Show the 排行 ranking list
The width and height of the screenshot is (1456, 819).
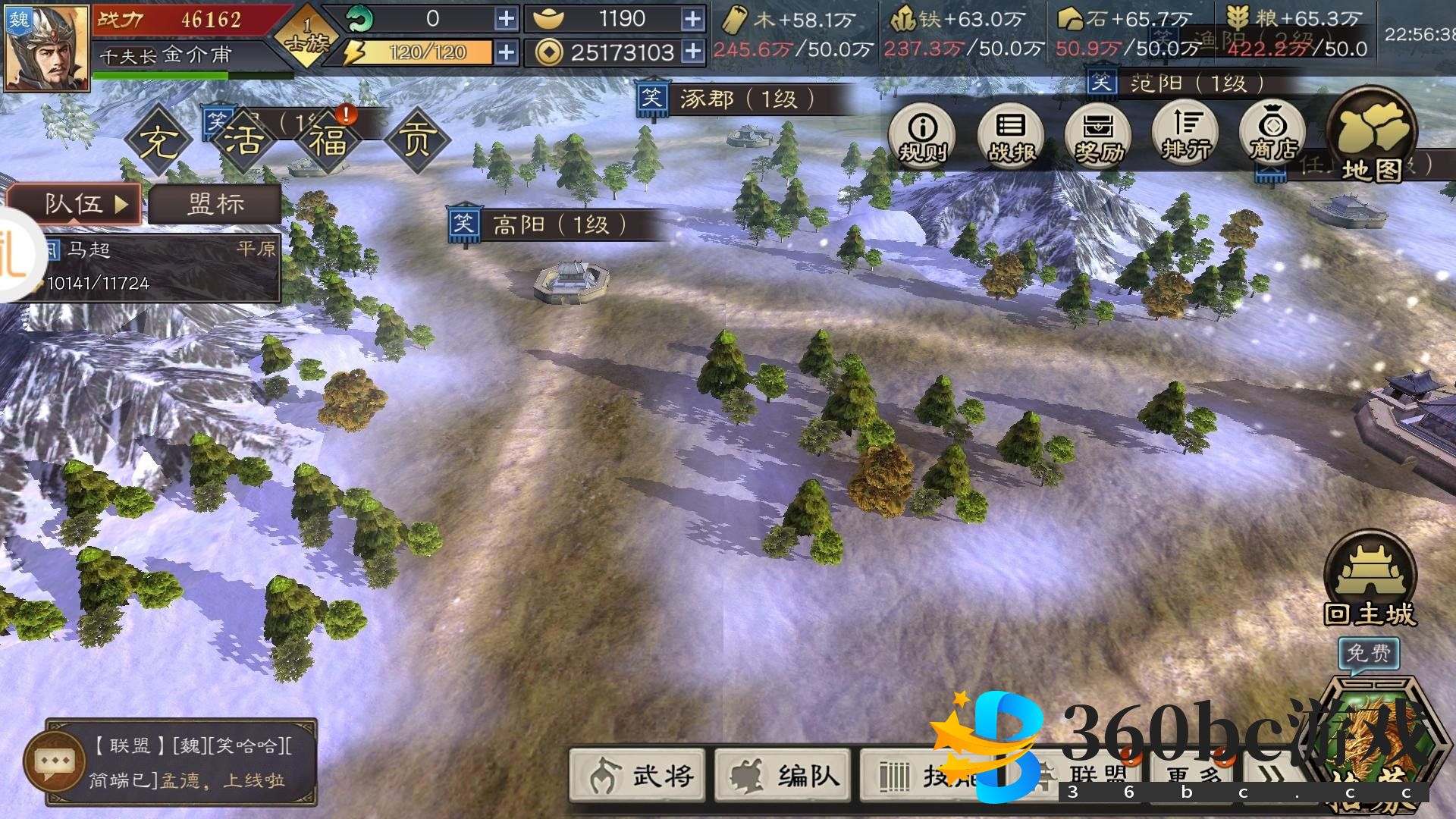[x=1186, y=134]
